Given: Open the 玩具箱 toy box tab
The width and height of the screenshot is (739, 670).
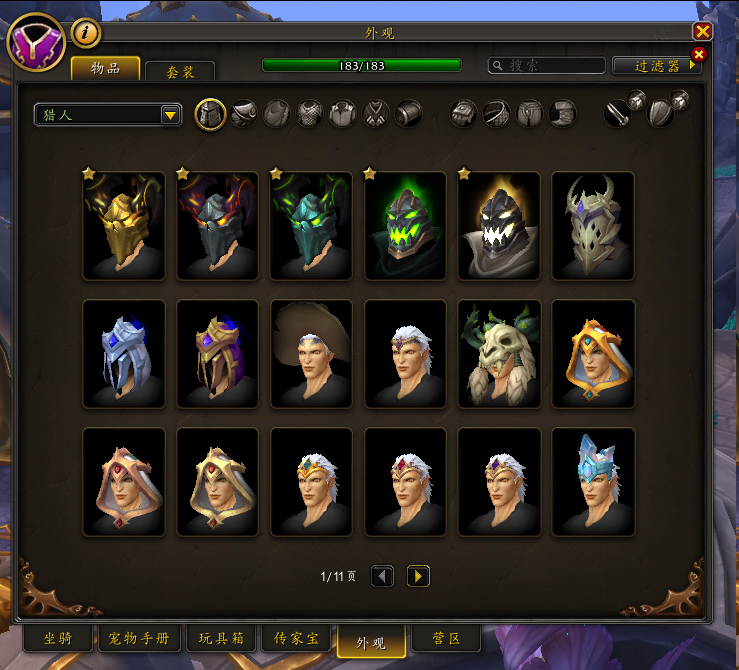Looking at the screenshot, I should [221, 638].
